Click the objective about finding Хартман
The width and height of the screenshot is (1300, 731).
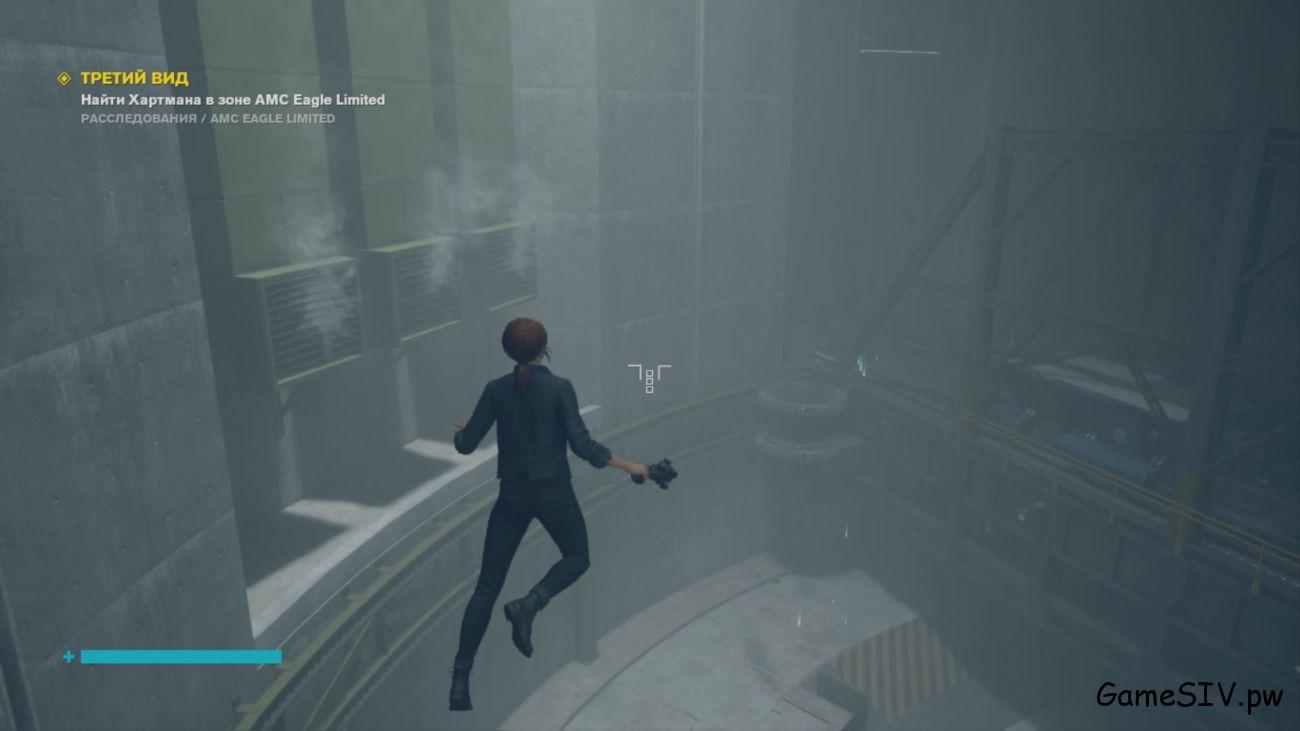[x=232, y=99]
